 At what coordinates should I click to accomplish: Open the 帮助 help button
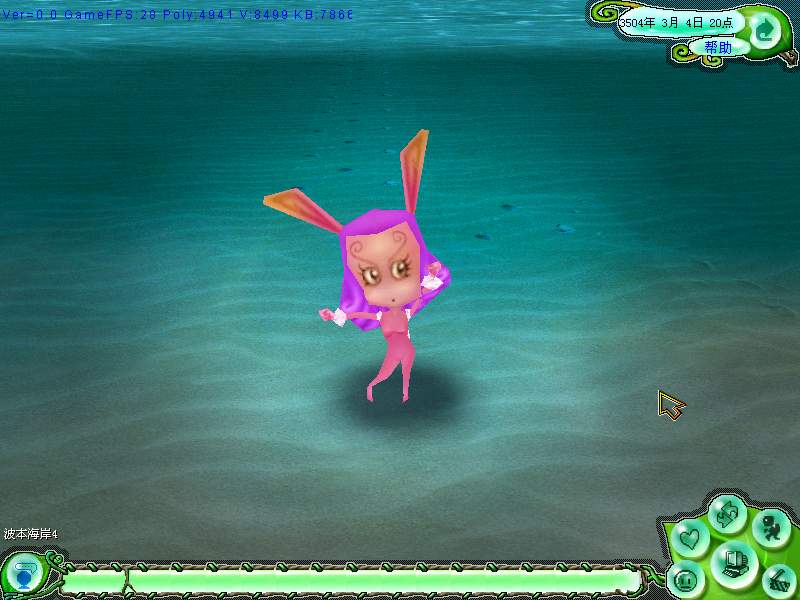(717, 47)
